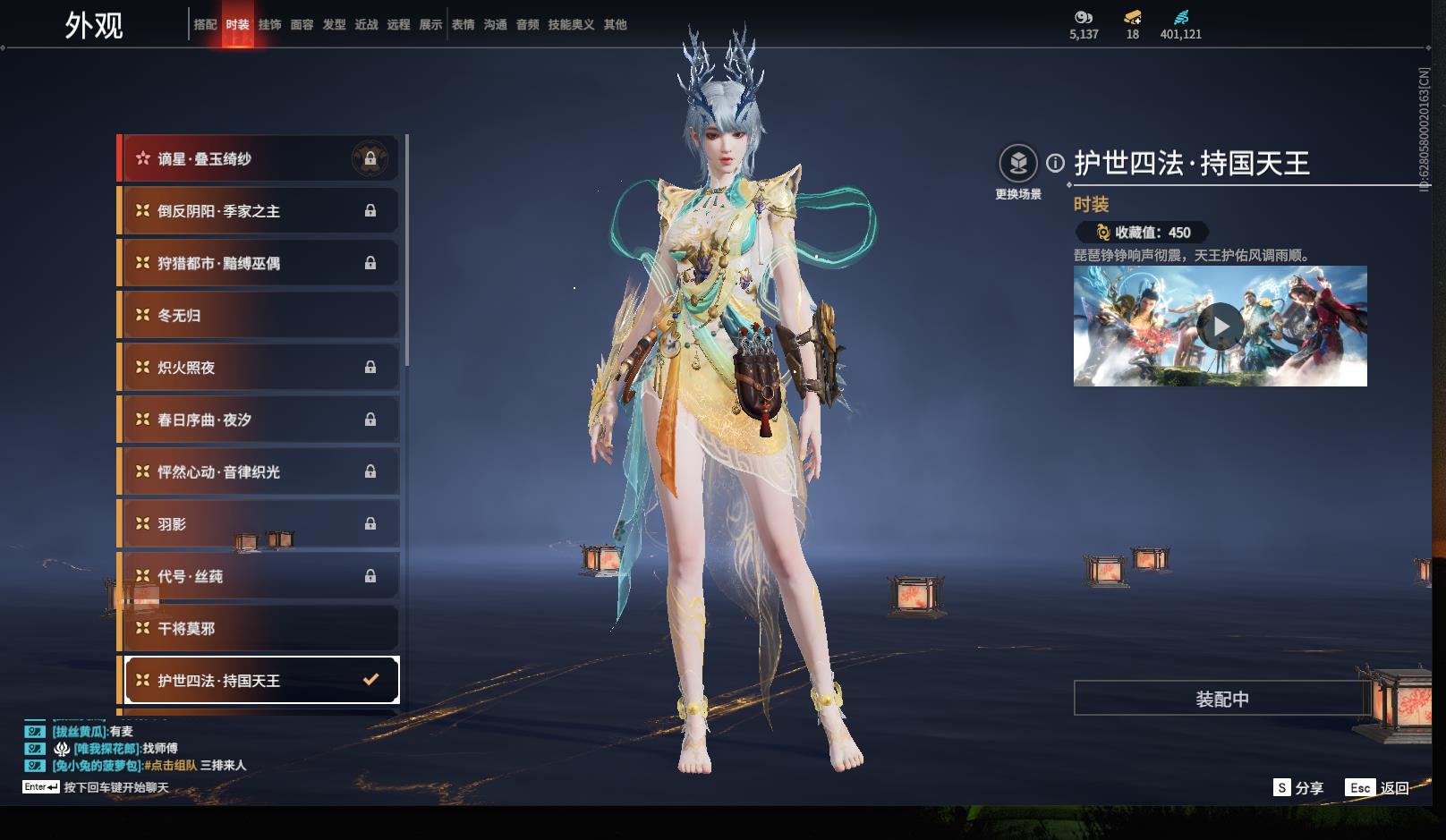Select the 近战 melee tab

coord(366,25)
